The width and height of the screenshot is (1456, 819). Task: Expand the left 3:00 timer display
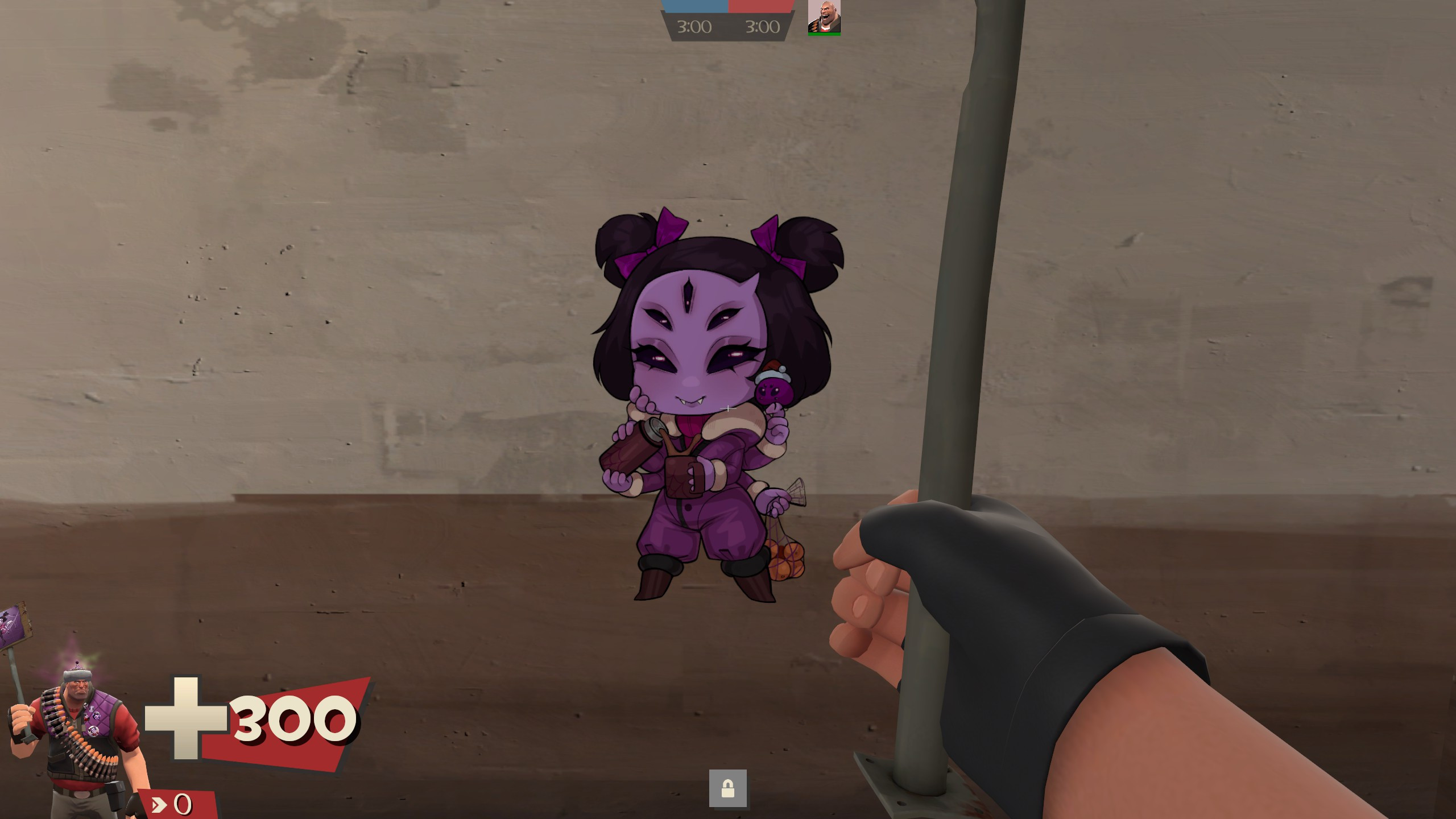click(x=695, y=27)
